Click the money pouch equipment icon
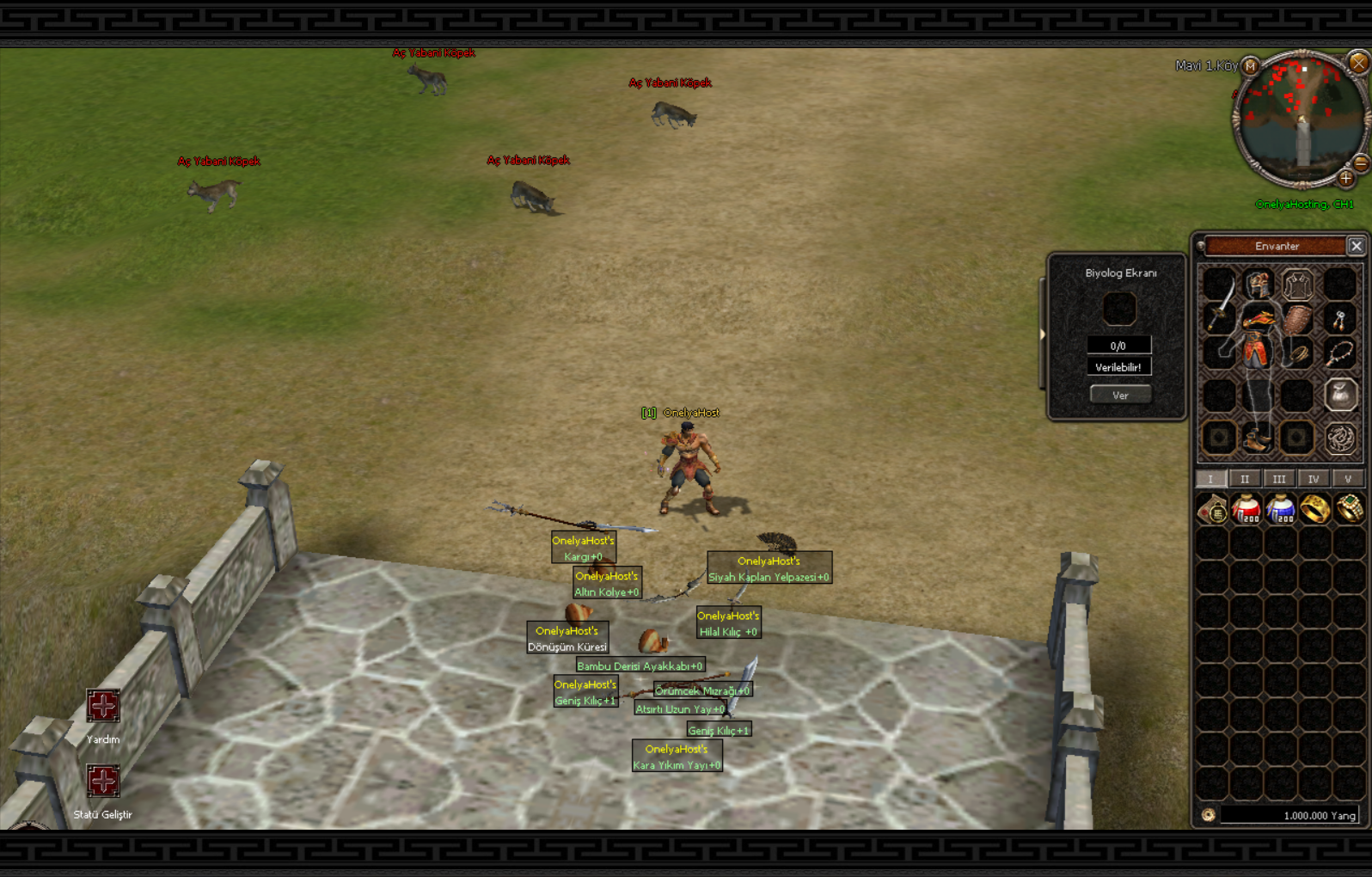This screenshot has height=877, width=1372. (1339, 394)
